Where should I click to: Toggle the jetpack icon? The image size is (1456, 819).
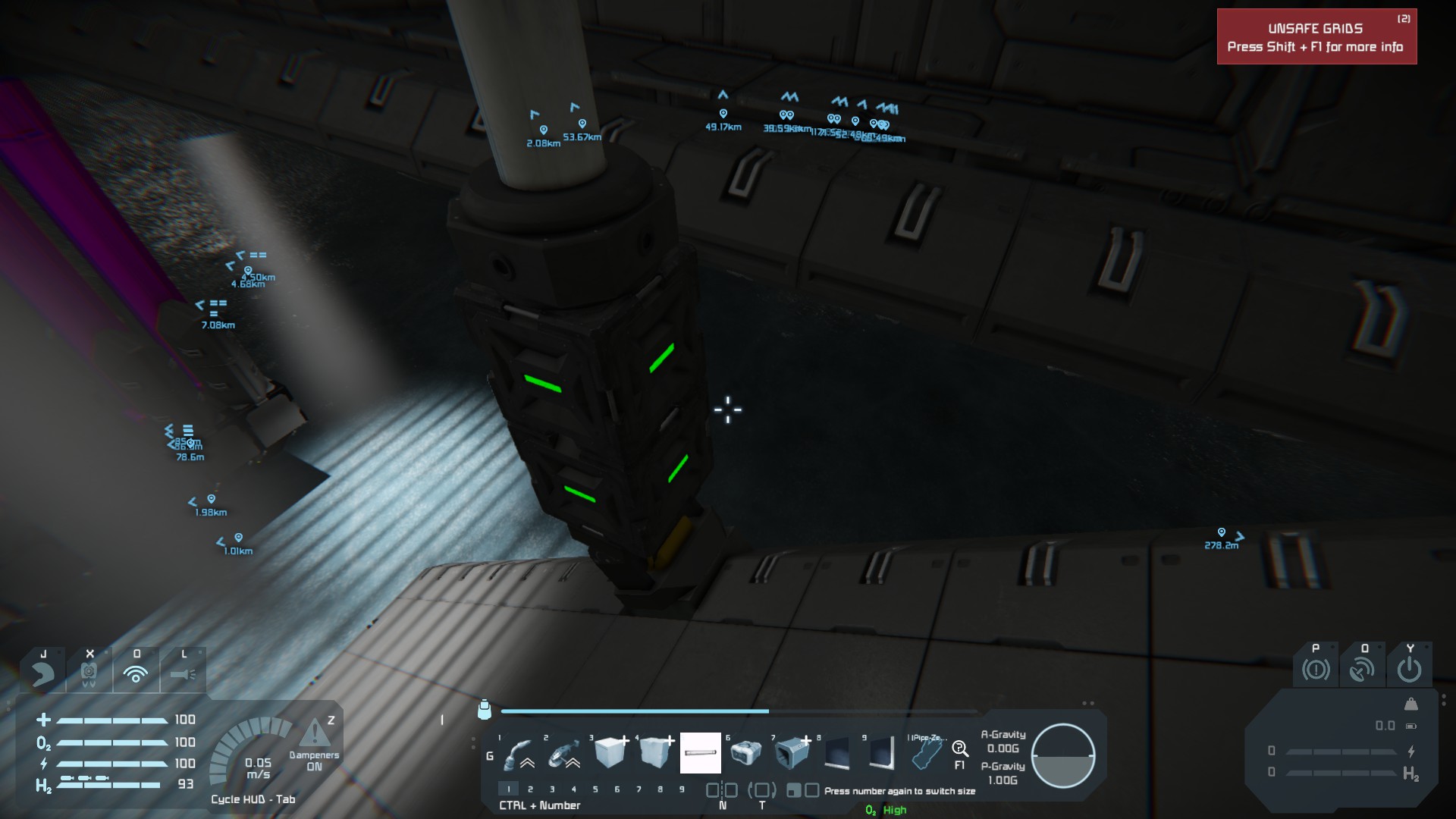pyautogui.click(x=89, y=673)
